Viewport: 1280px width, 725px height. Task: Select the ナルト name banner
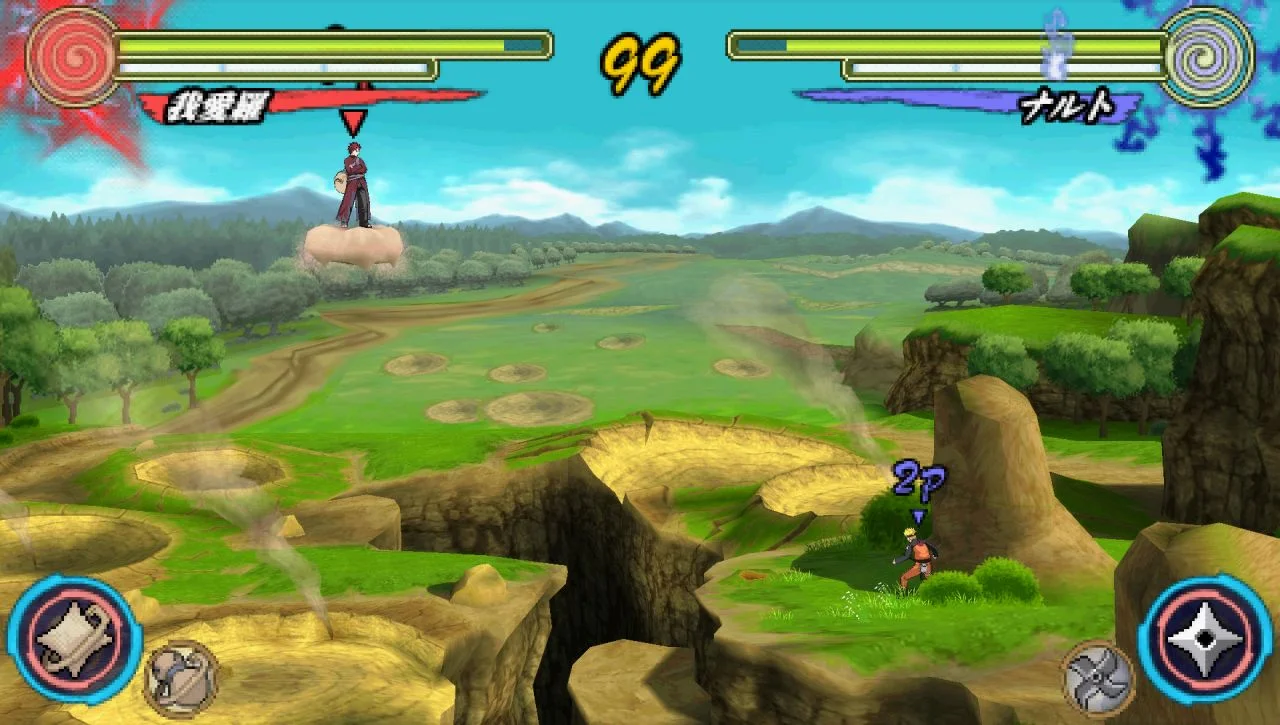pos(1065,102)
